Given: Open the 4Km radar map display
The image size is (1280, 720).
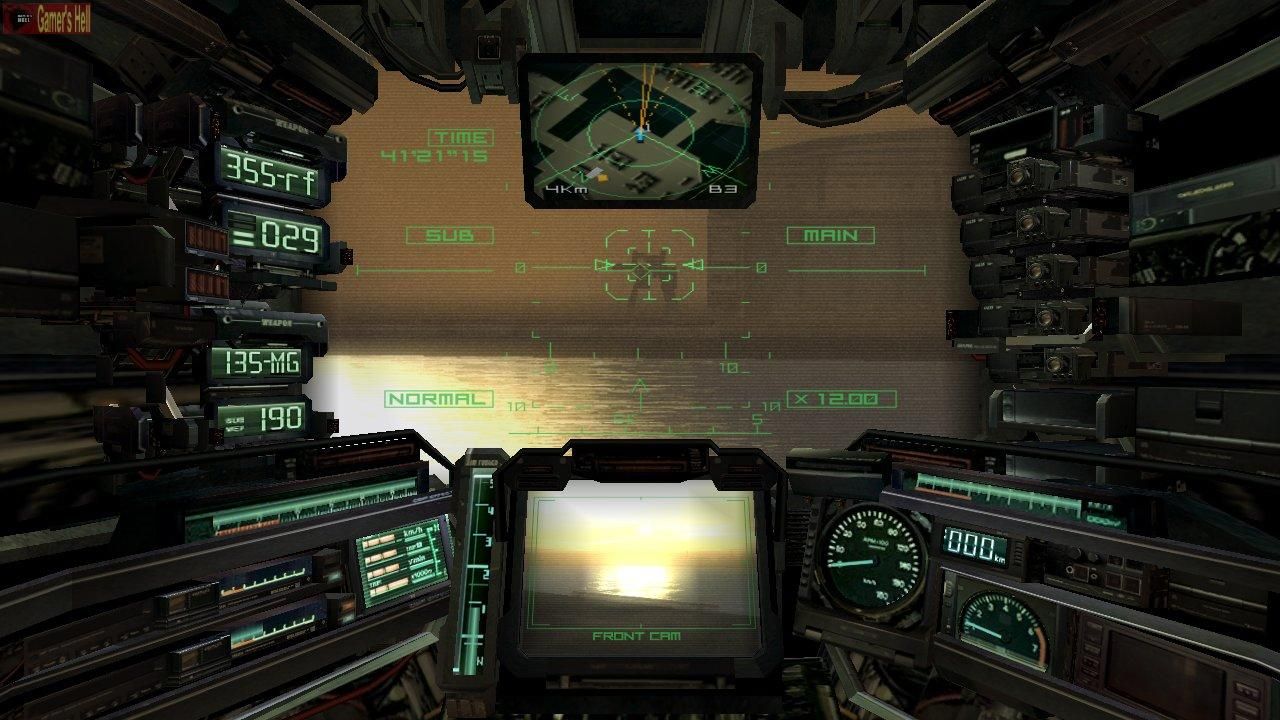Looking at the screenshot, I should 638,125.
